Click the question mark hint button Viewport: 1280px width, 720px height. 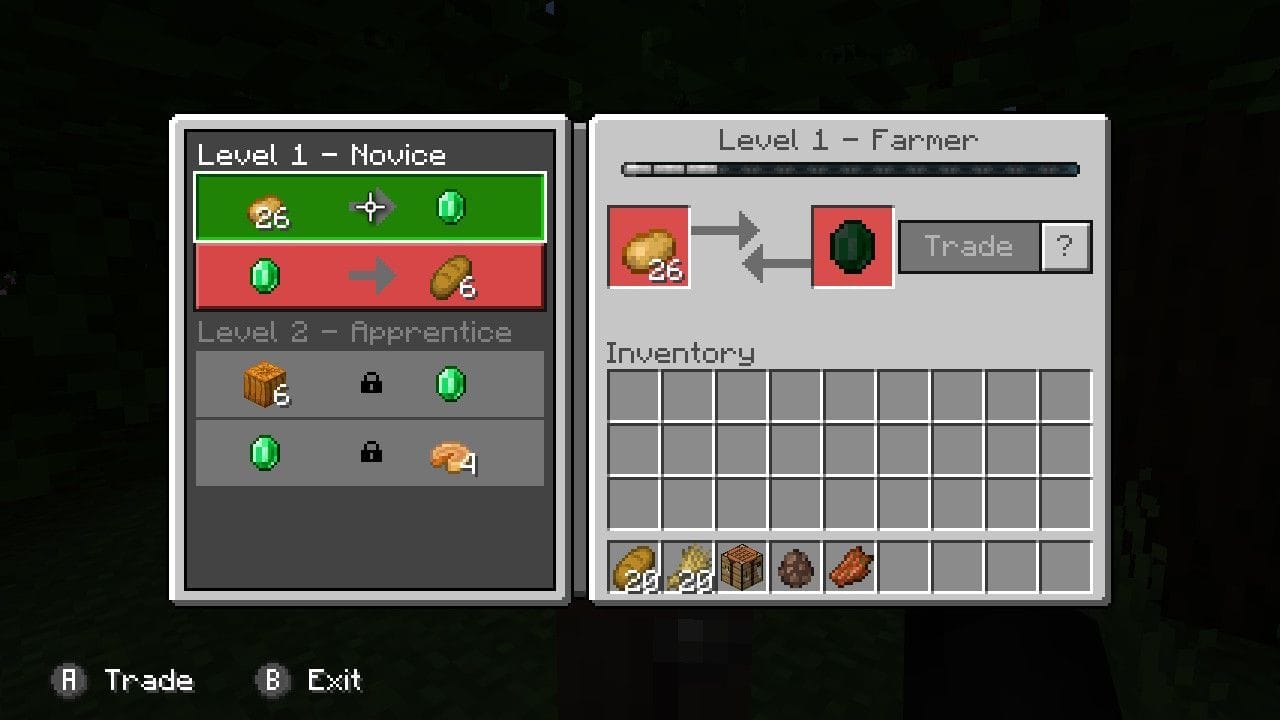point(1066,246)
